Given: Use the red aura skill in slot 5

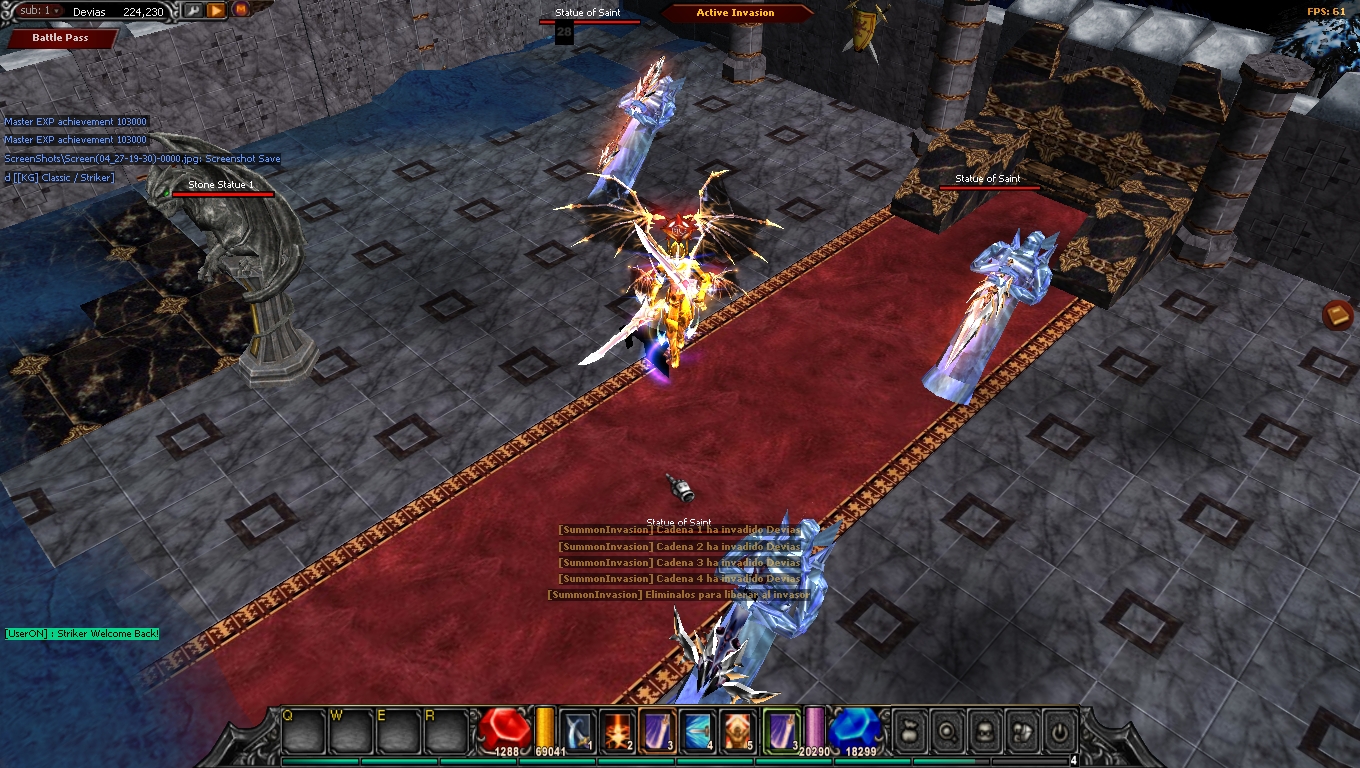Looking at the screenshot, I should 737,730.
